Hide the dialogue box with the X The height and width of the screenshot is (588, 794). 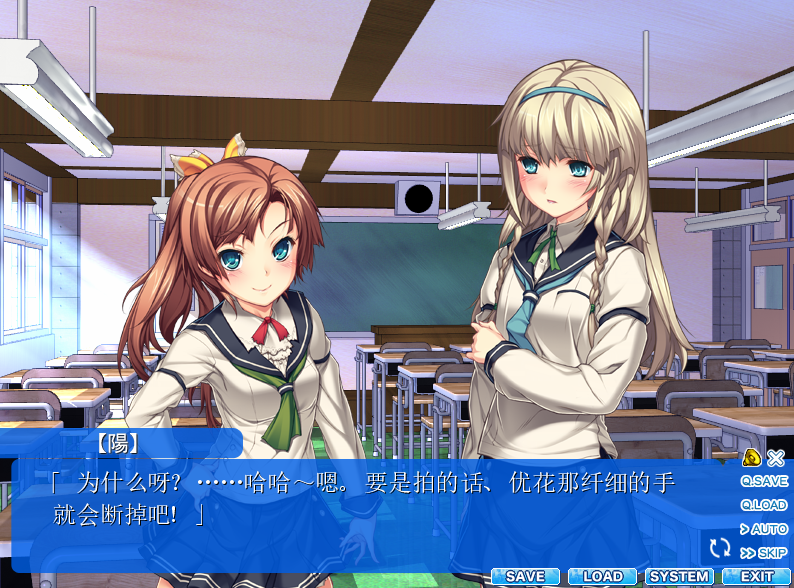(776, 458)
